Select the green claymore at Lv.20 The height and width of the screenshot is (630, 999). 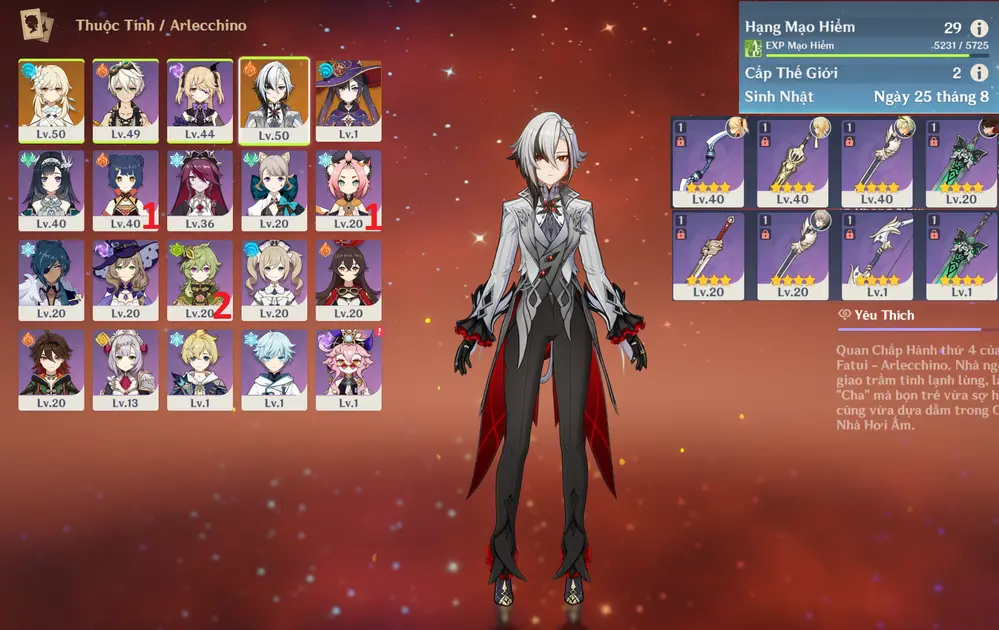coord(960,162)
